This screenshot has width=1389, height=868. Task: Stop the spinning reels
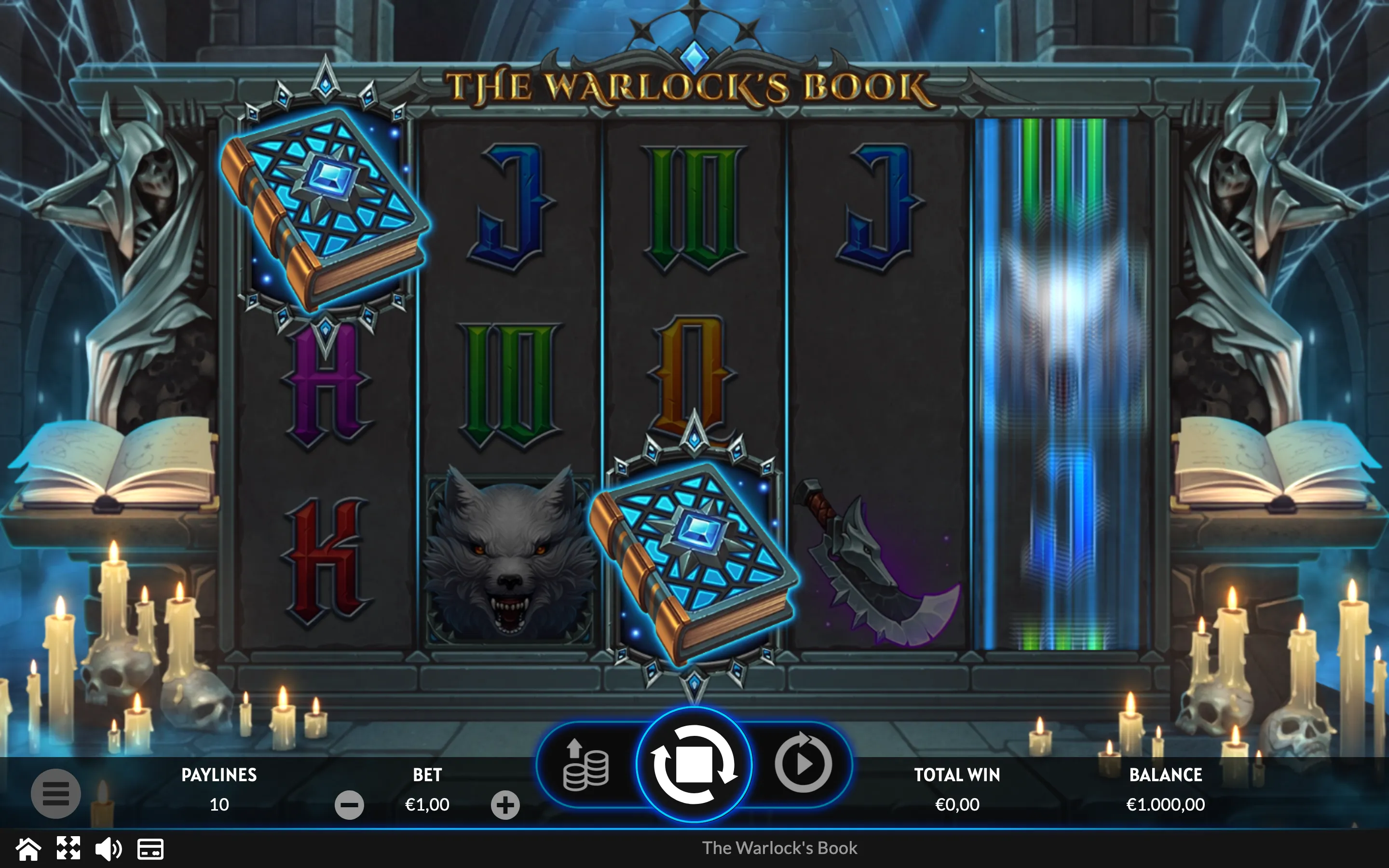[694, 765]
